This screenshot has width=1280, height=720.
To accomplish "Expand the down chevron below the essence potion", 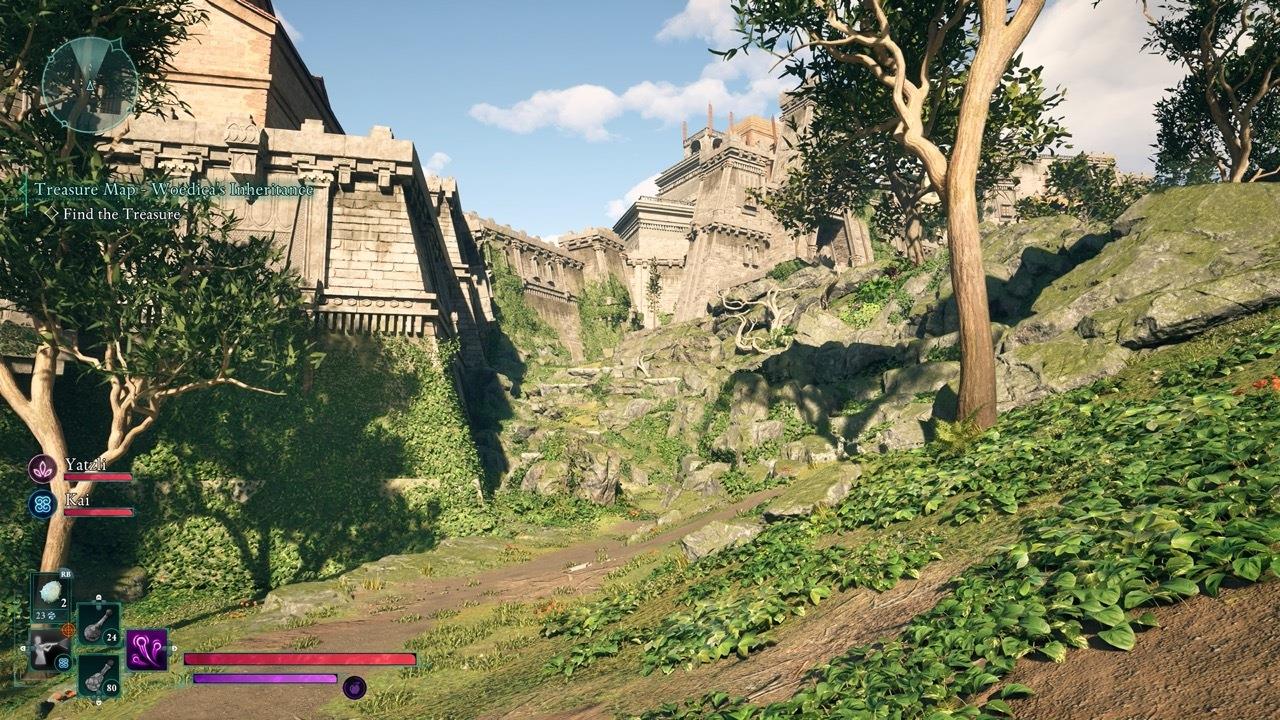I will pyautogui.click(x=99, y=702).
